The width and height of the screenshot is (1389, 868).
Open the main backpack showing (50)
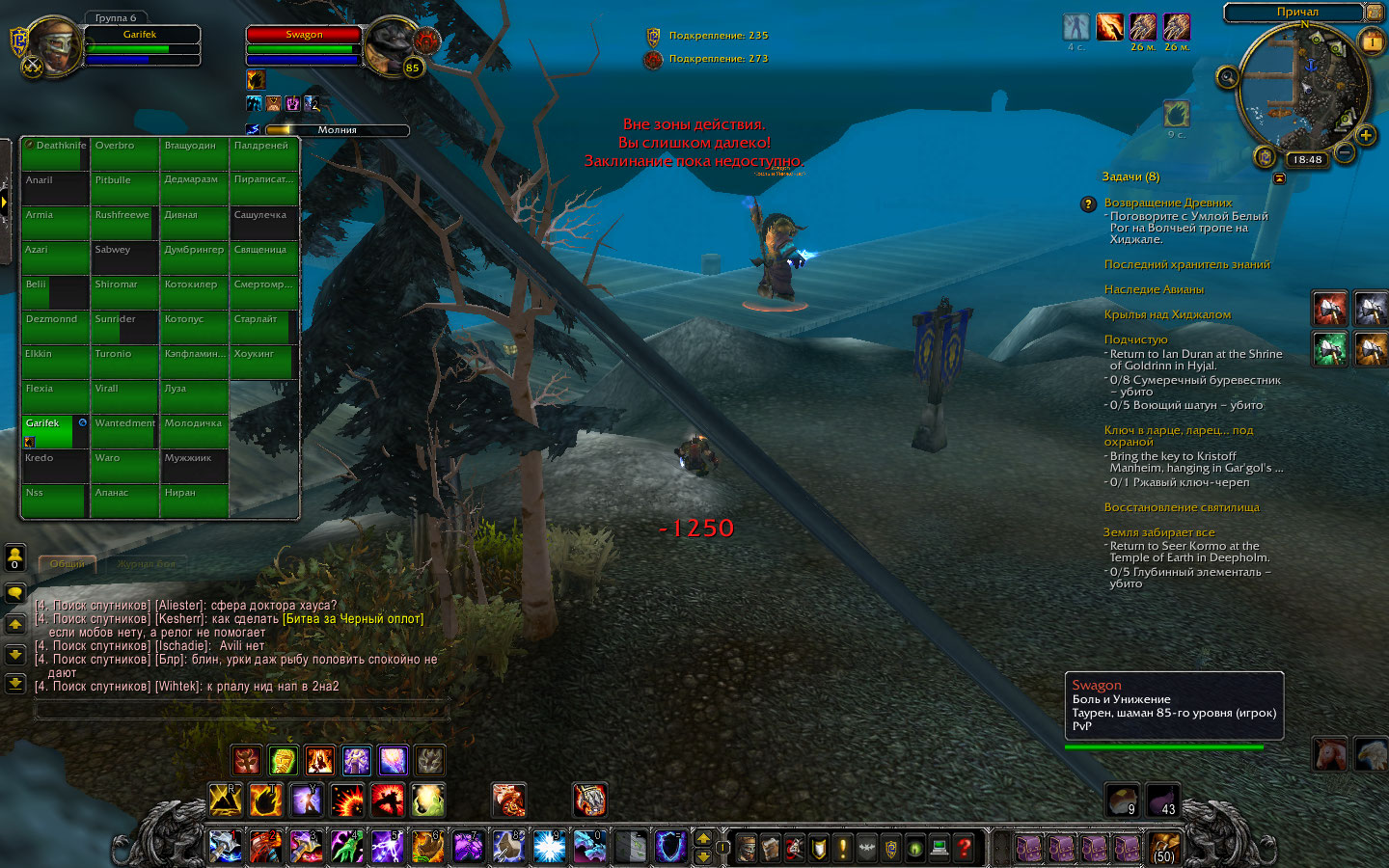(x=1164, y=848)
